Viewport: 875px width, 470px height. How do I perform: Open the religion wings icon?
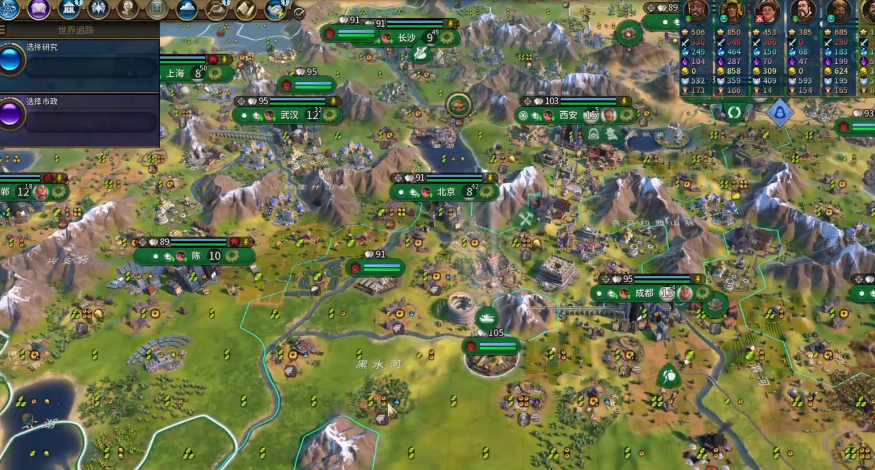(x=99, y=9)
